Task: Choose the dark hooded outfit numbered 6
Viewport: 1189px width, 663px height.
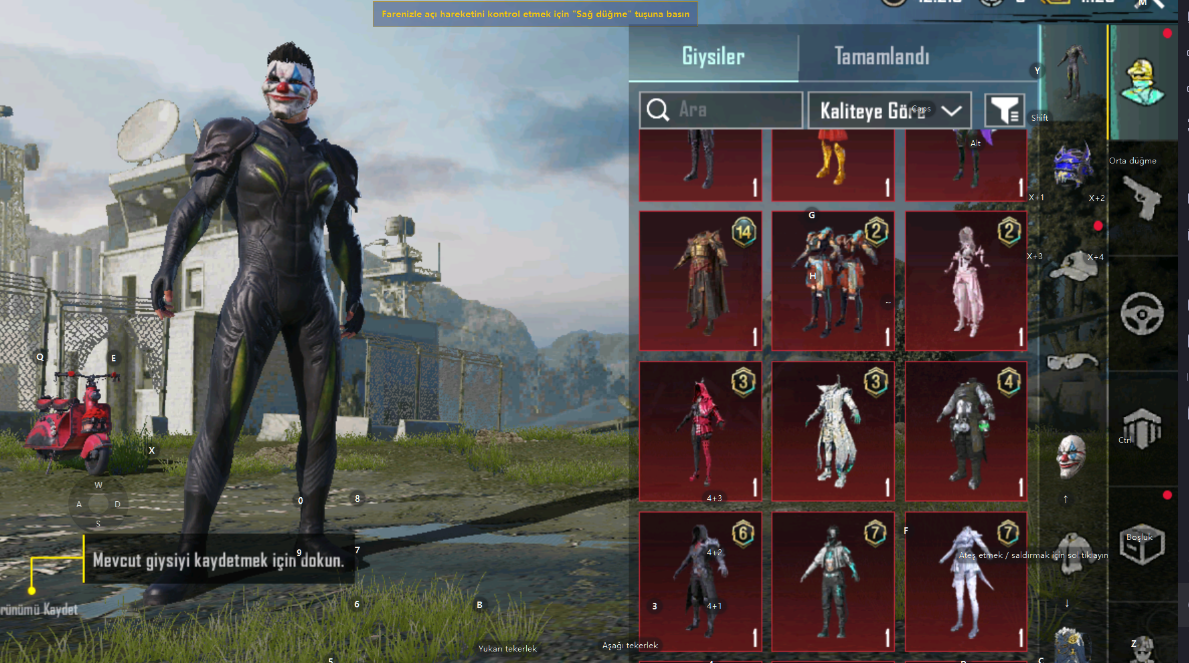Action: [700, 581]
